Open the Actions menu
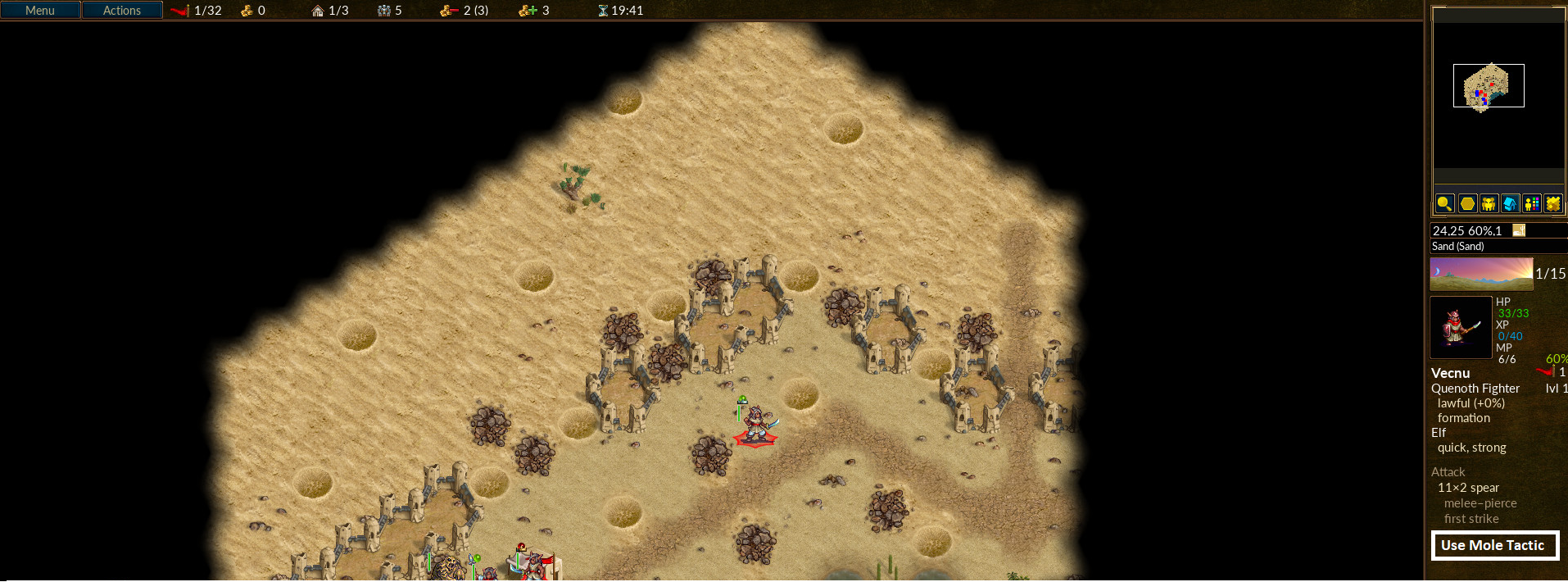 tap(122, 11)
